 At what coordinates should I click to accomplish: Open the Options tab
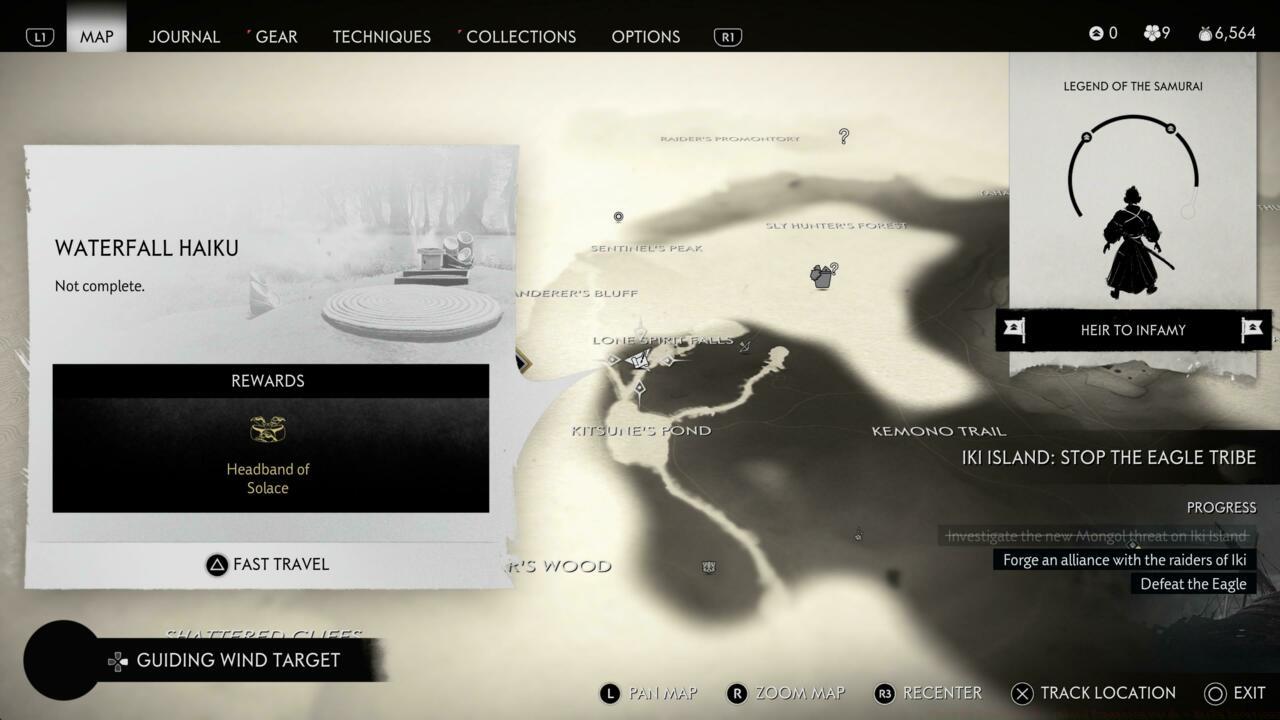coord(645,37)
